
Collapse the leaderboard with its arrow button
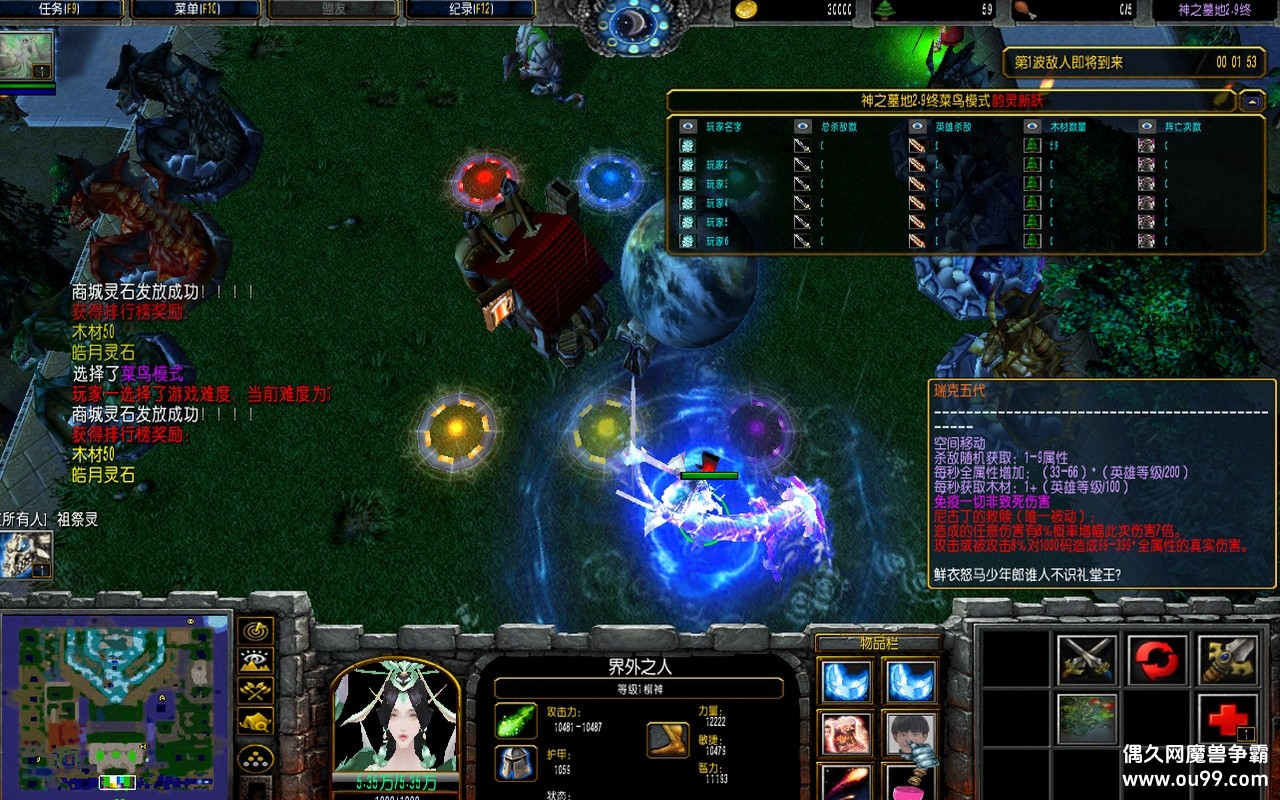coord(1251,101)
